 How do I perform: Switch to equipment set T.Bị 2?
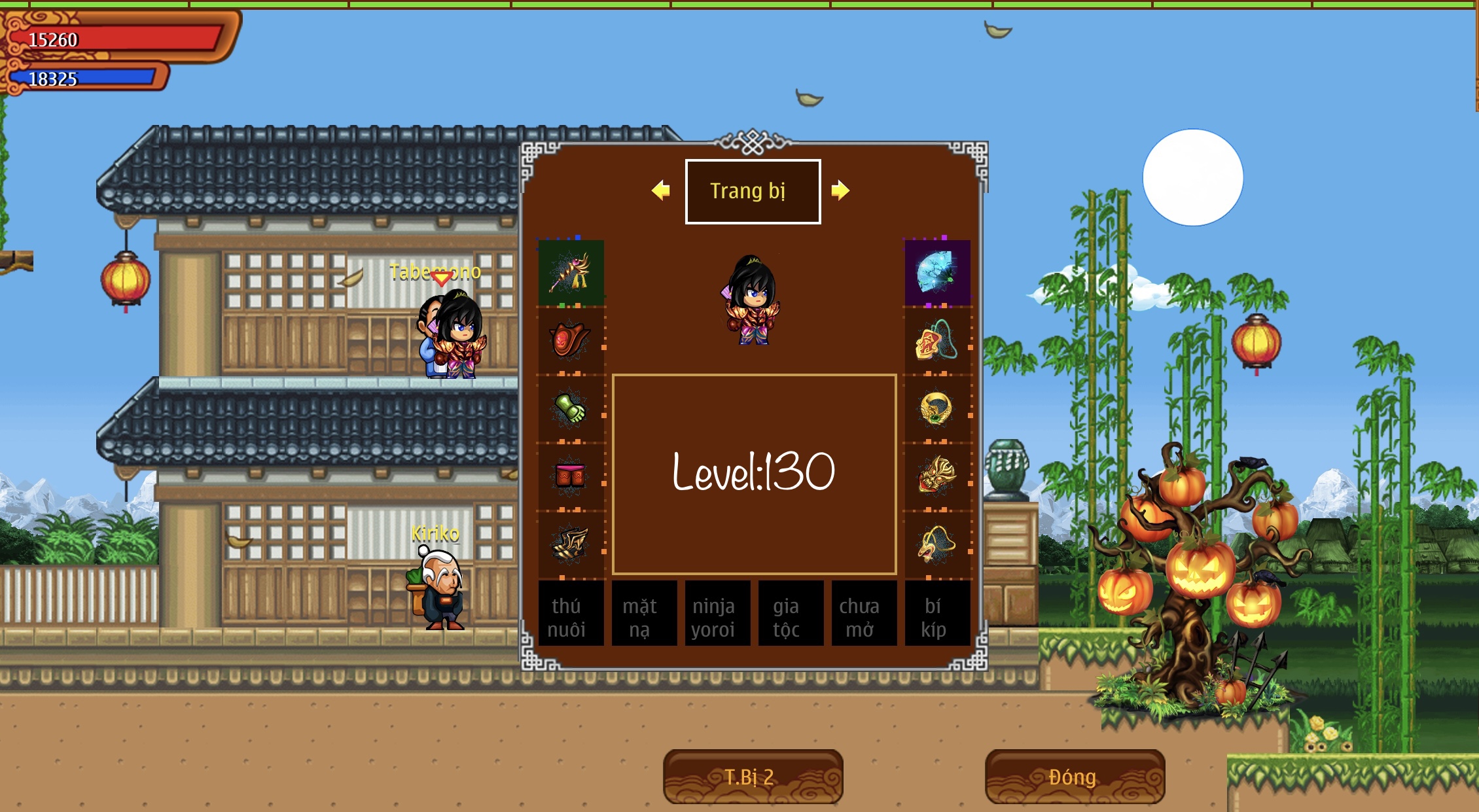click(x=753, y=777)
